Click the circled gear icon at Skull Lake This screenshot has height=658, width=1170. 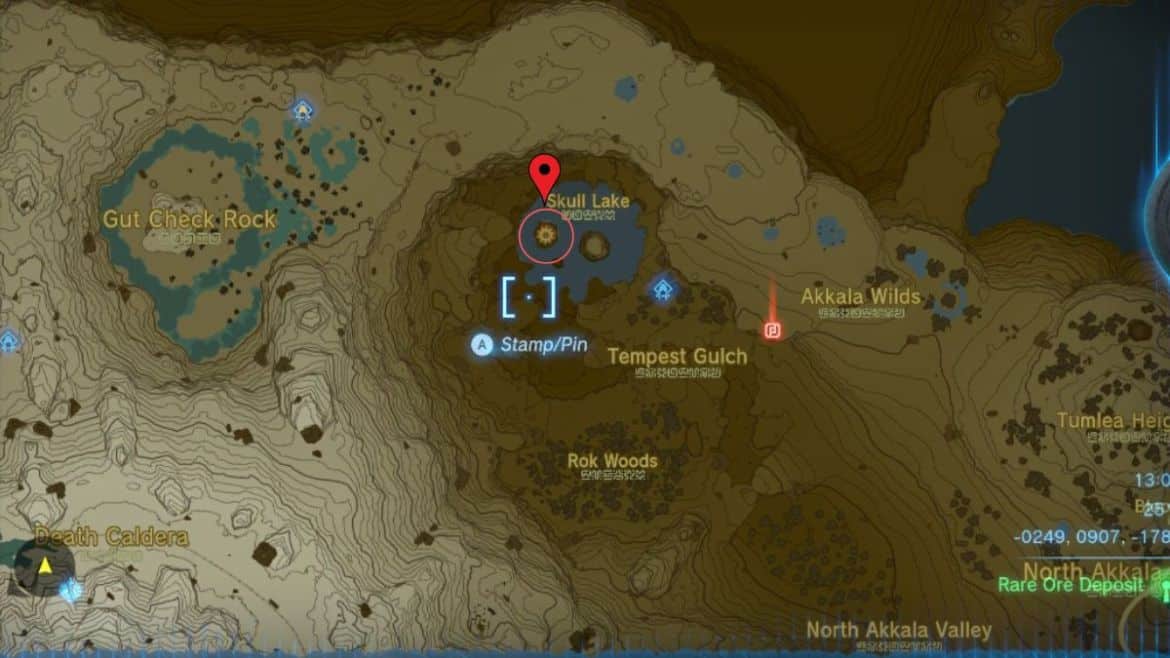pyautogui.click(x=546, y=235)
